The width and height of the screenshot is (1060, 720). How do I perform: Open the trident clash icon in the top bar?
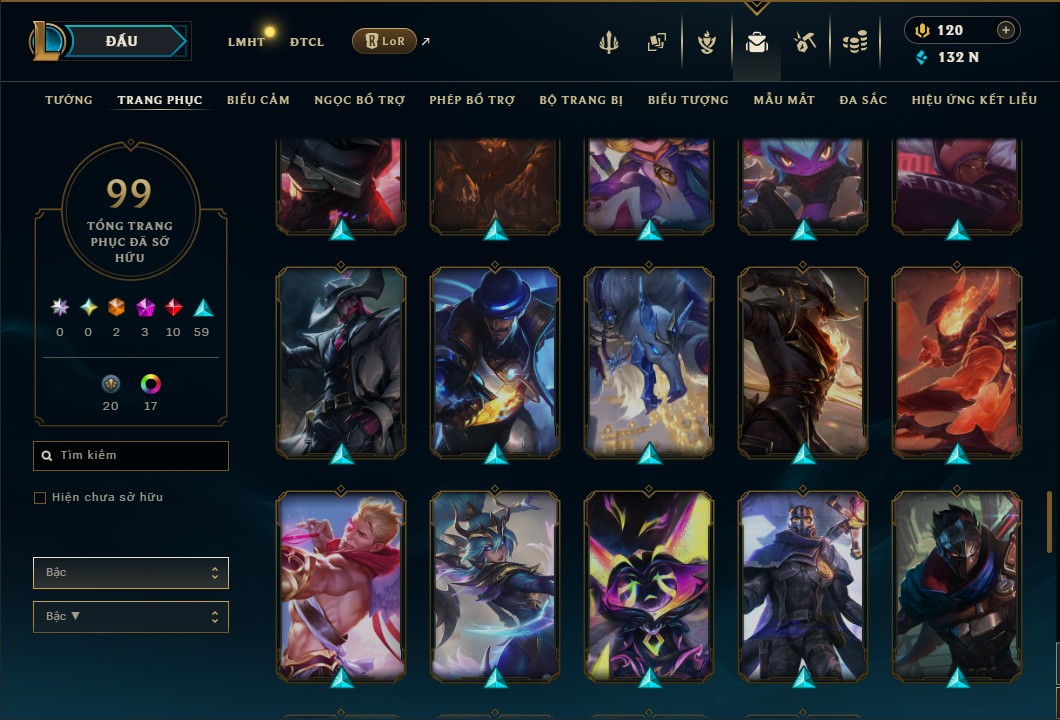click(x=609, y=42)
